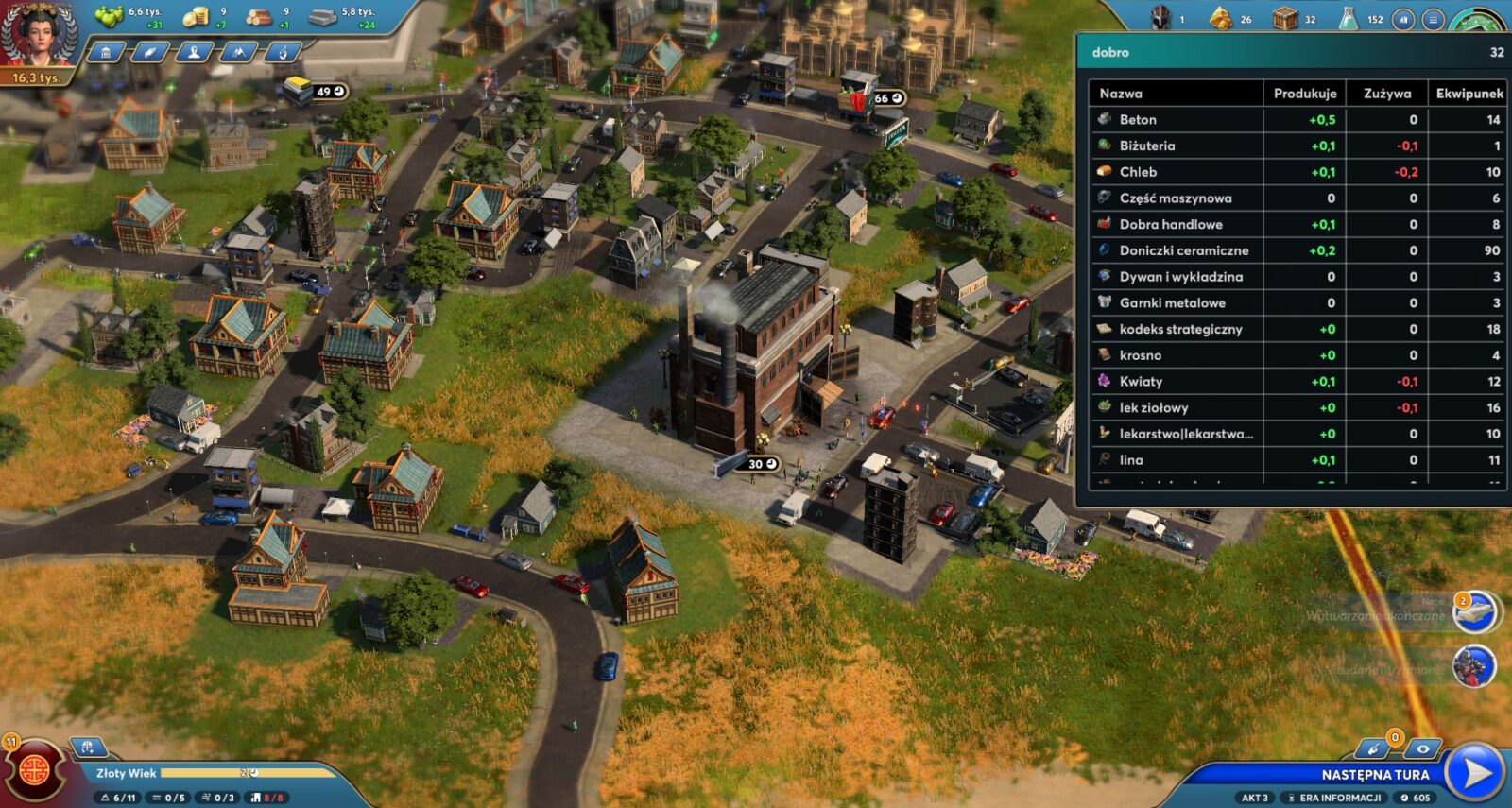Open the leader portrait panel

[38, 36]
